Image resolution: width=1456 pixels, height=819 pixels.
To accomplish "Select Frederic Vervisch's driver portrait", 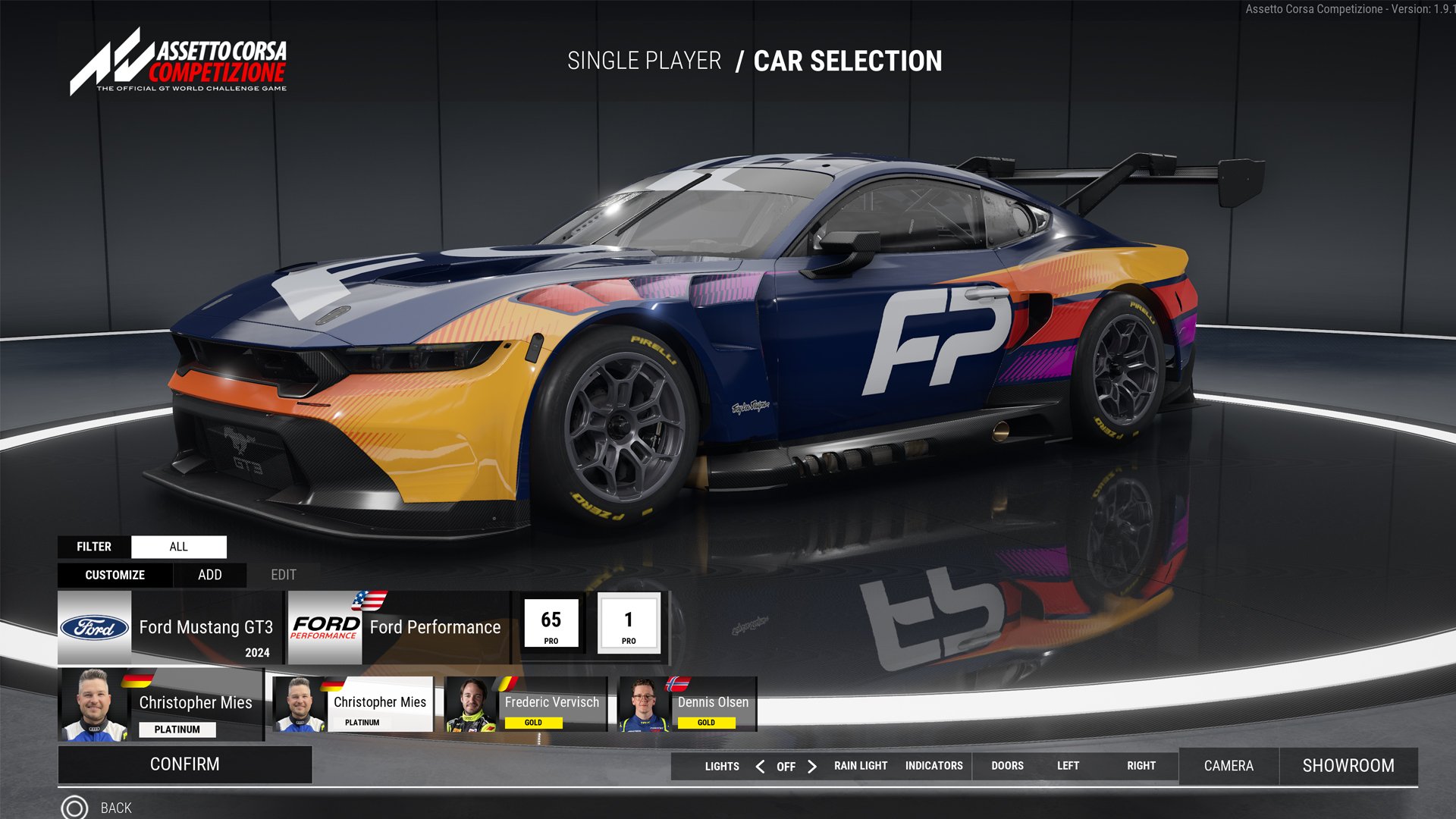I will (469, 704).
